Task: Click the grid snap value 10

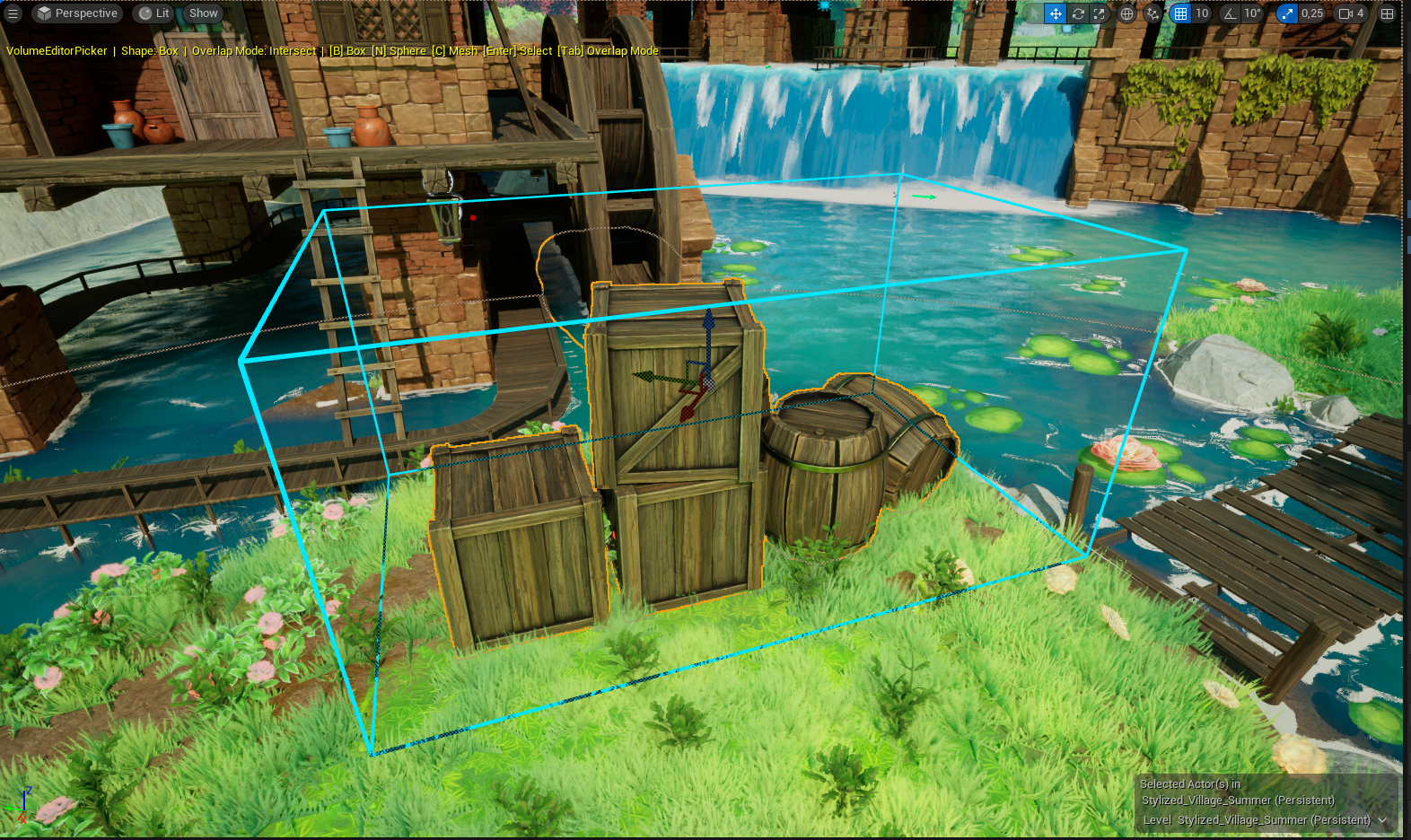Action: [1201, 13]
